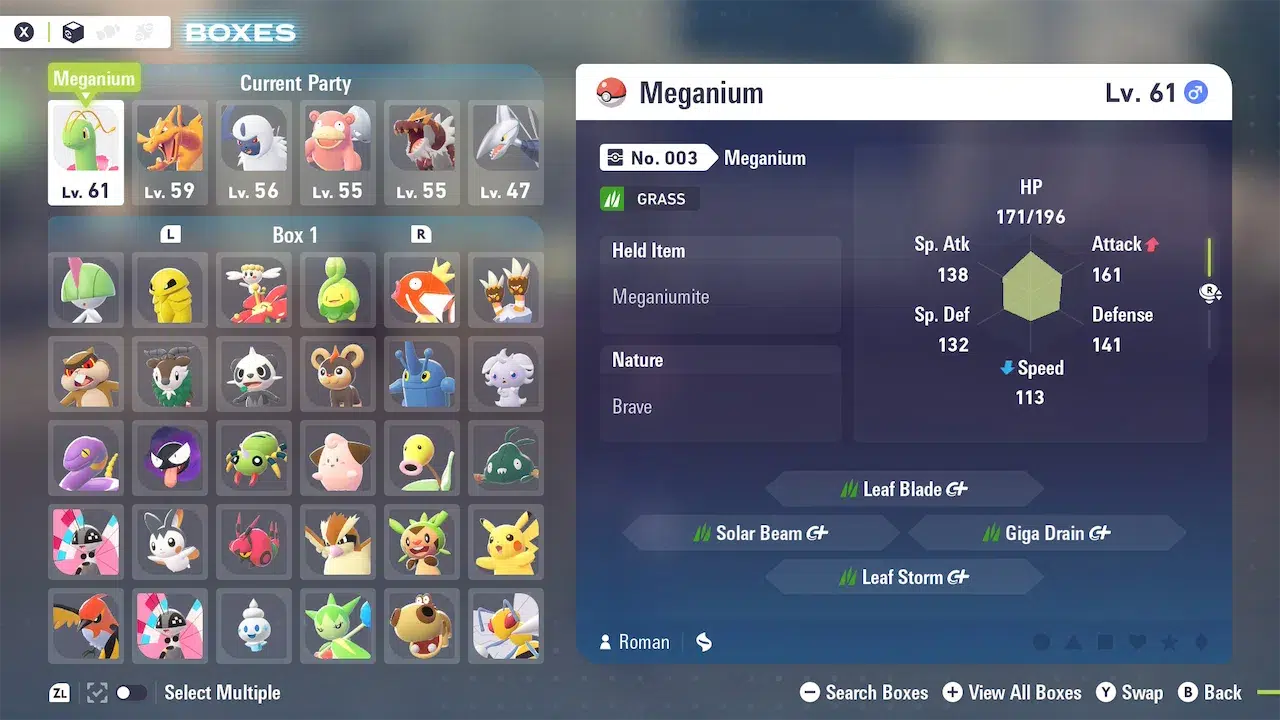Toggle the Select Multiple switch
Viewport: 1280px width, 720px height.
coord(131,692)
